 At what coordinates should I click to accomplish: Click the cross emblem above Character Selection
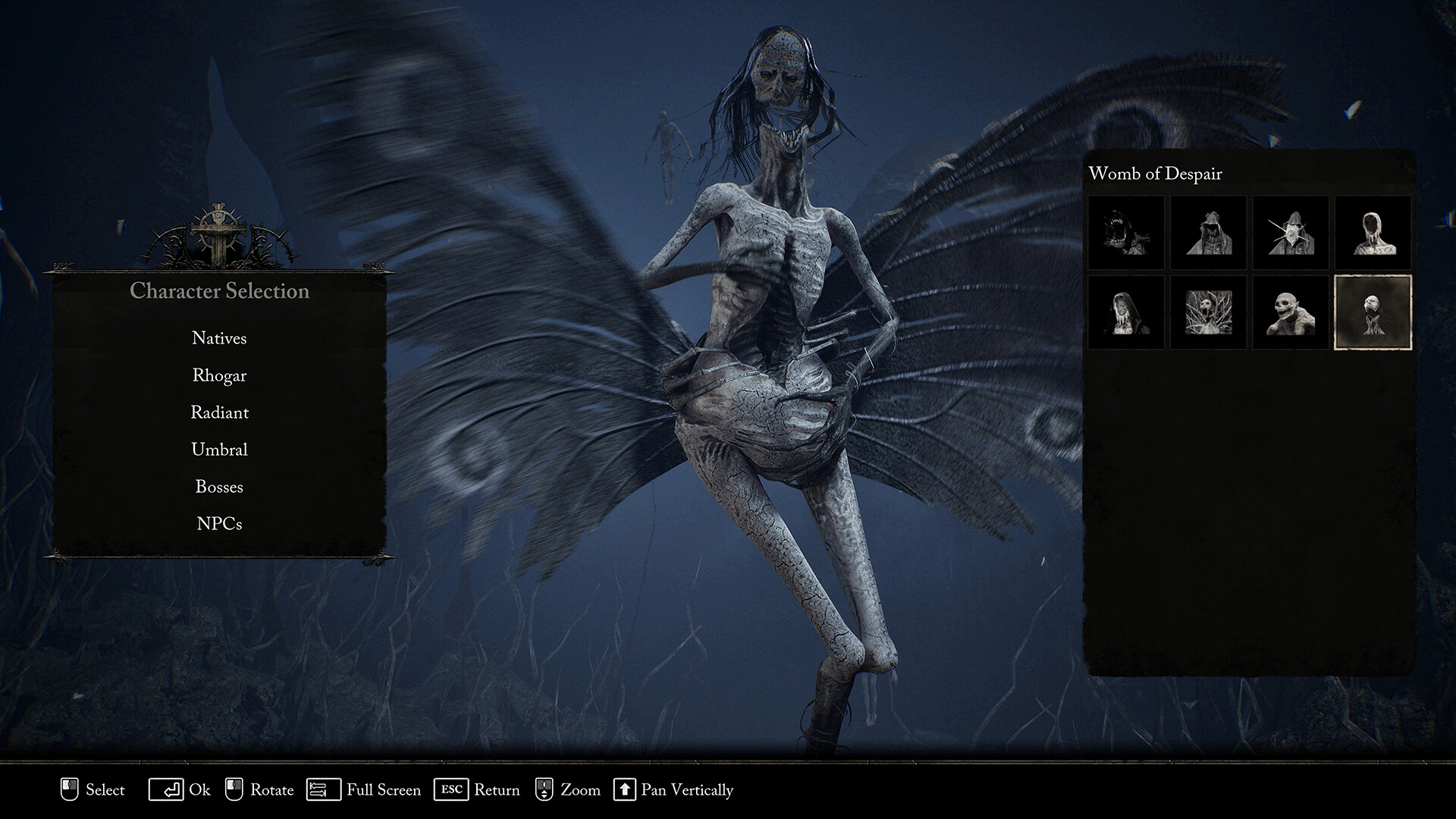218,227
